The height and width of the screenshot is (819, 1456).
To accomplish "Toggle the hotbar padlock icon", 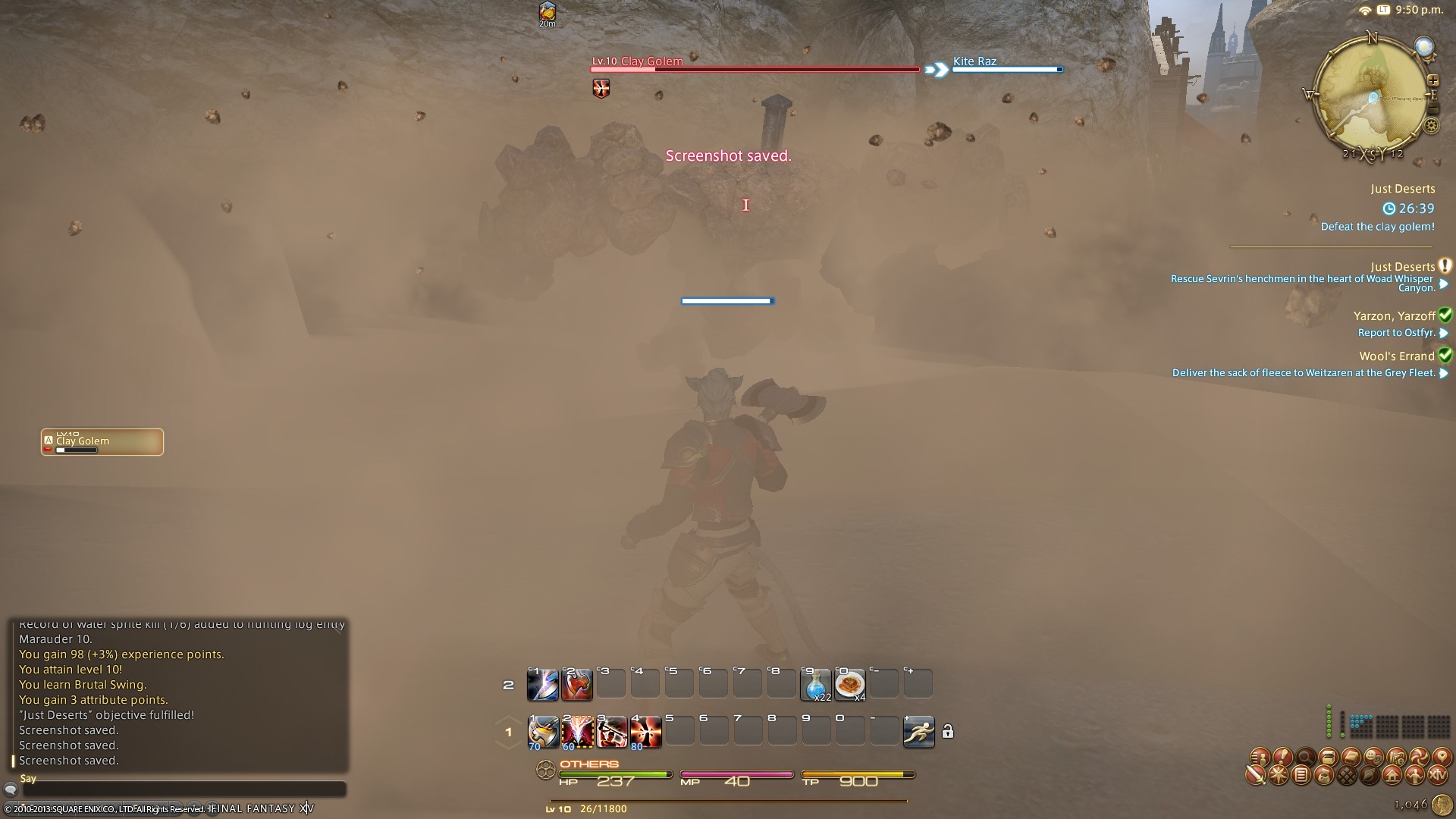I will (948, 732).
